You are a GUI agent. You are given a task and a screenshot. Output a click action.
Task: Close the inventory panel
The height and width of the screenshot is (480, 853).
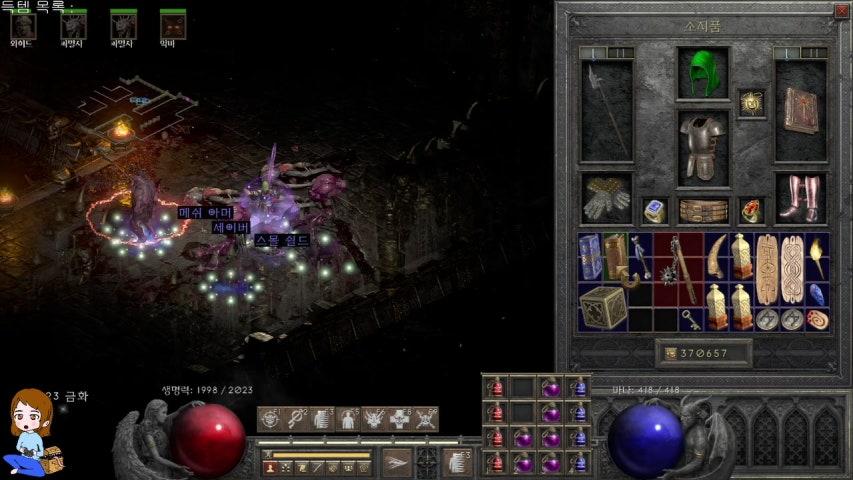840,11
